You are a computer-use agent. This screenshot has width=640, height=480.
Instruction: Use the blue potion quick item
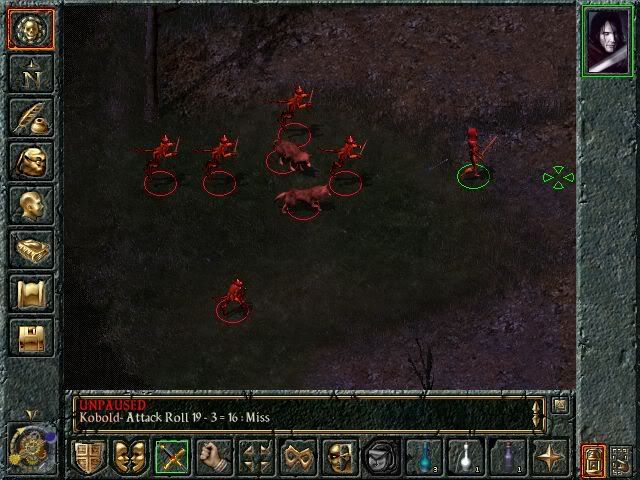pos(424,458)
